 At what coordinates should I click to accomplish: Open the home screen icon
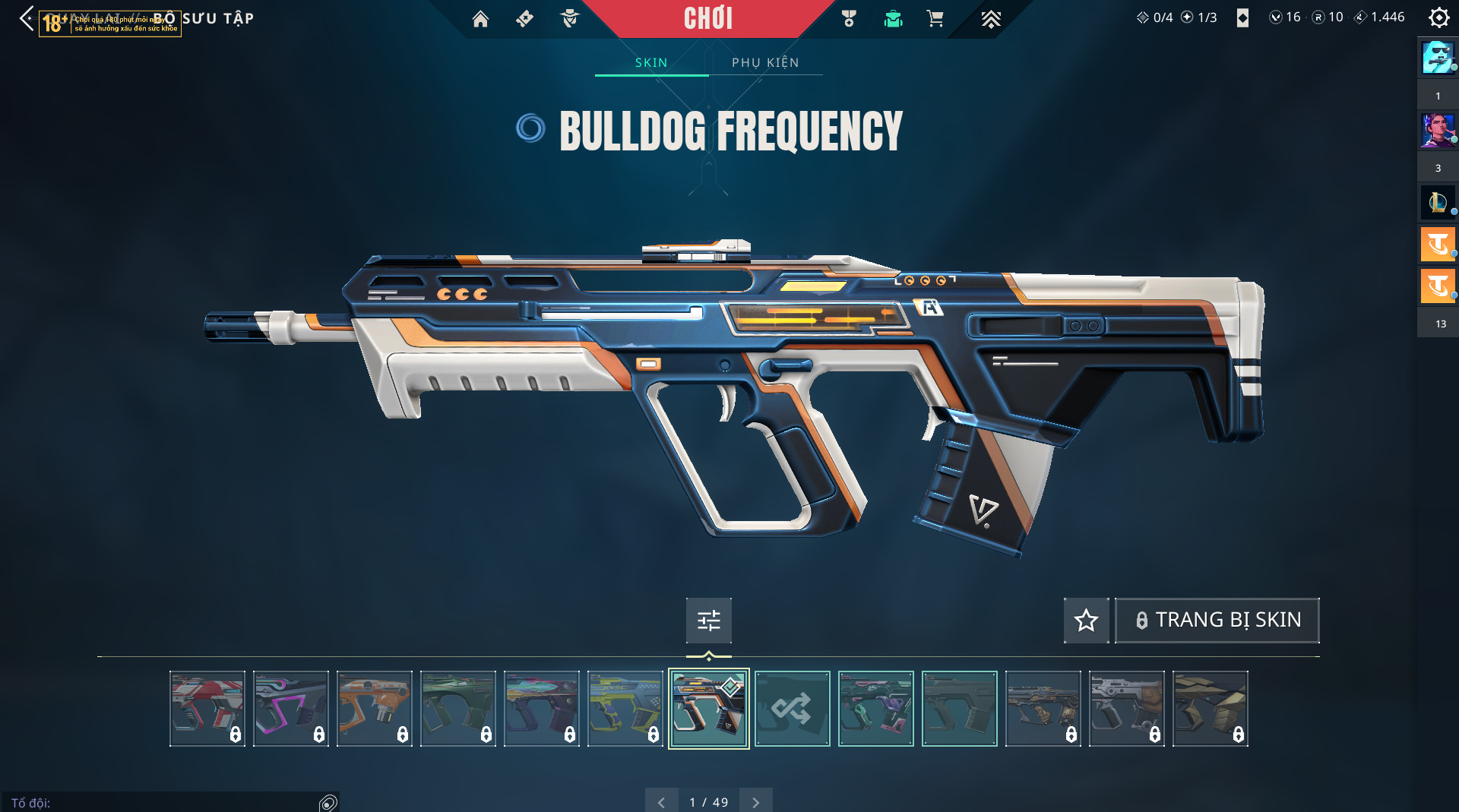point(480,19)
